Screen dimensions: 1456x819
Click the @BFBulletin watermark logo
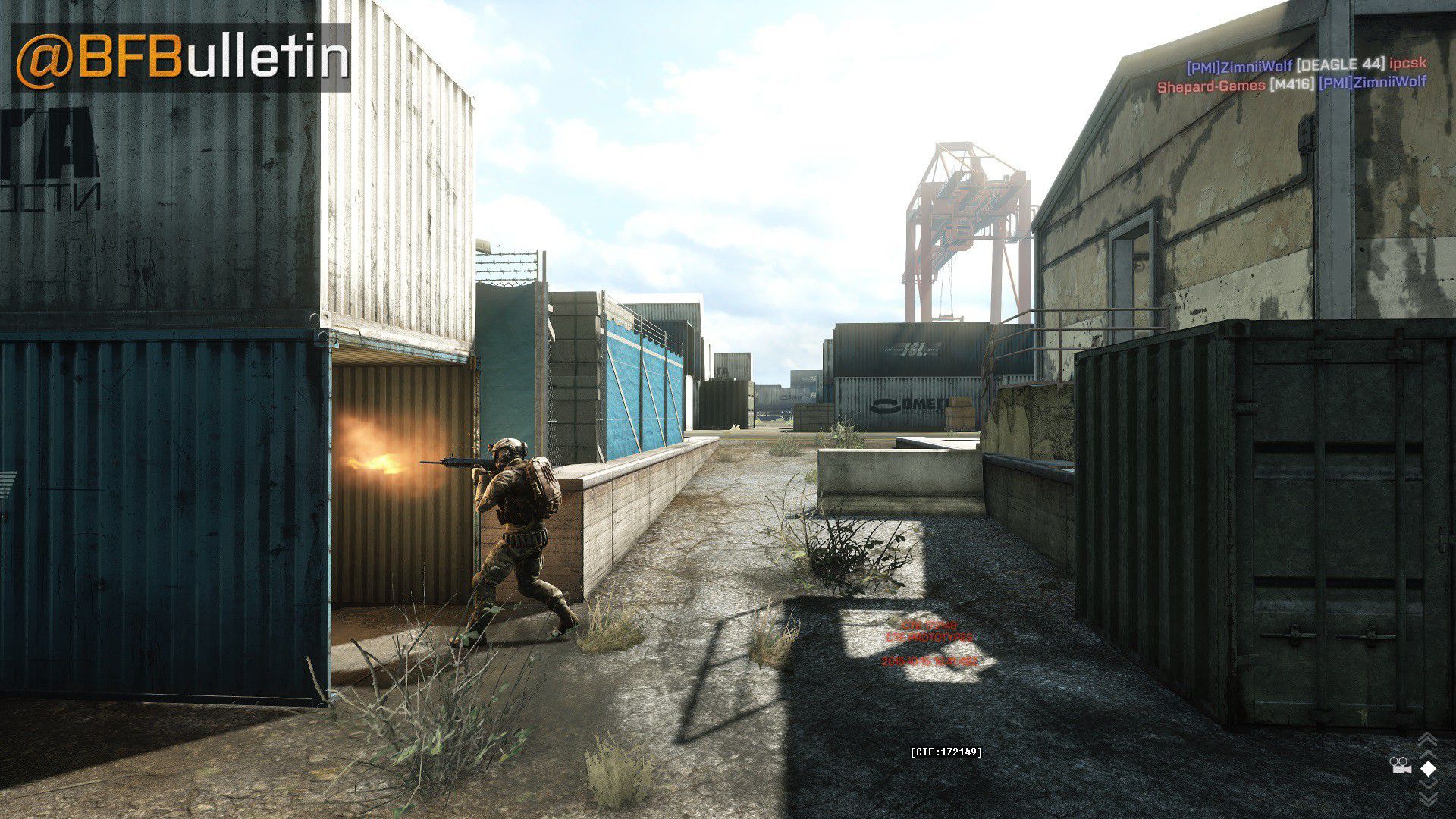pos(182,57)
